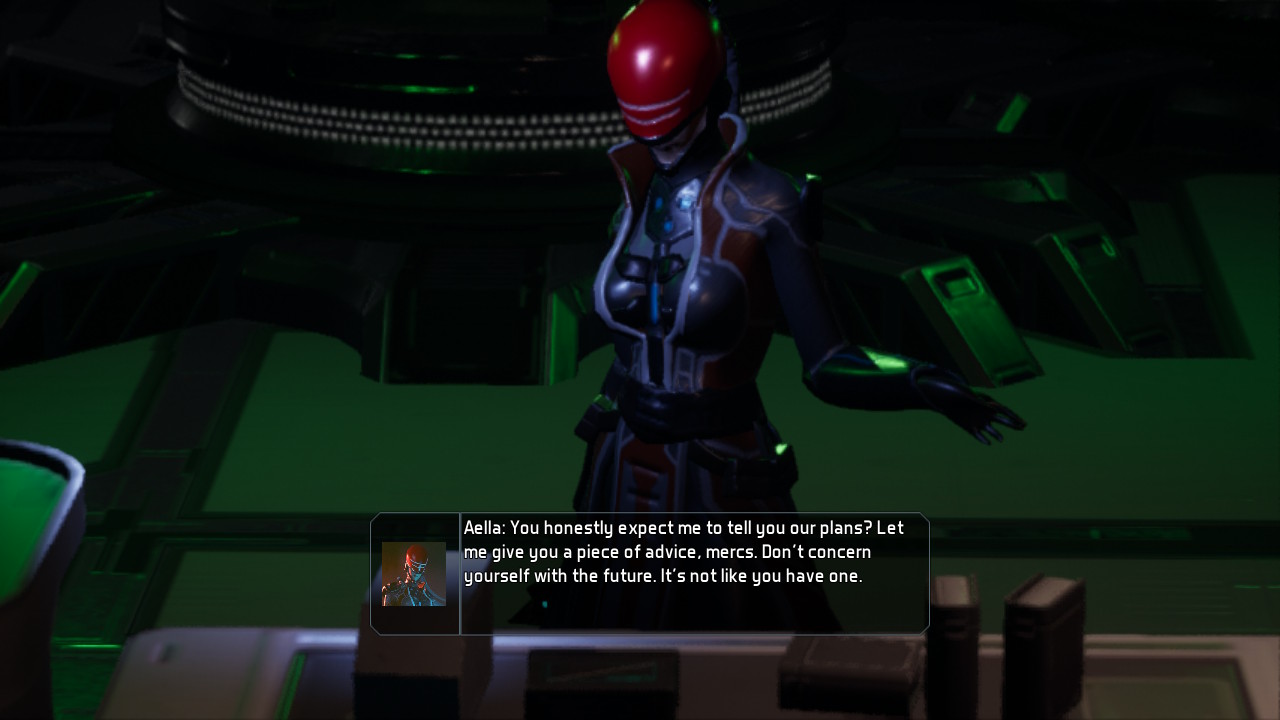Click Aella's portrait in the dialogue box
The height and width of the screenshot is (720, 1280).
click(412, 575)
